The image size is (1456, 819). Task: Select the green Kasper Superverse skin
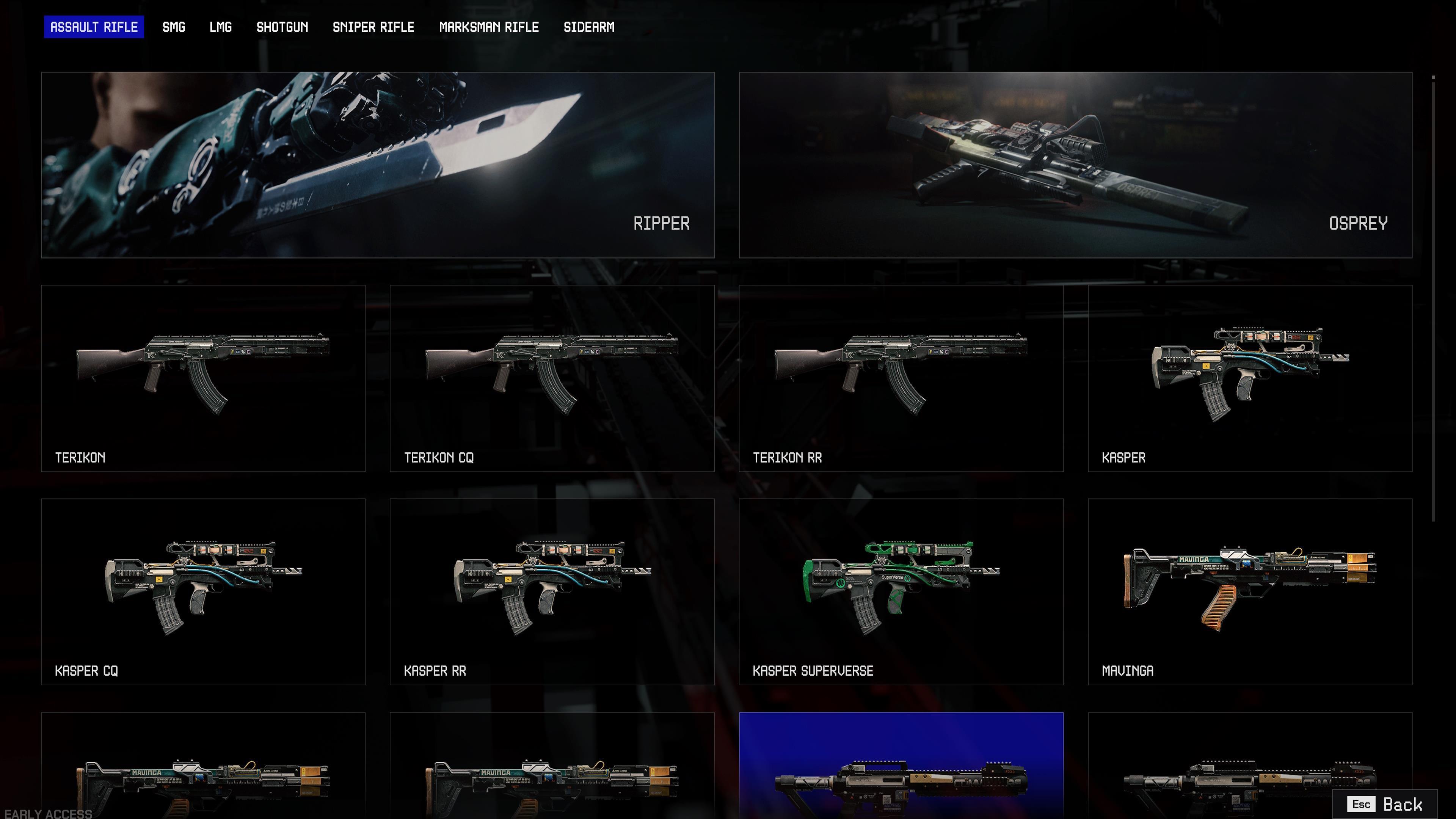[x=901, y=591]
